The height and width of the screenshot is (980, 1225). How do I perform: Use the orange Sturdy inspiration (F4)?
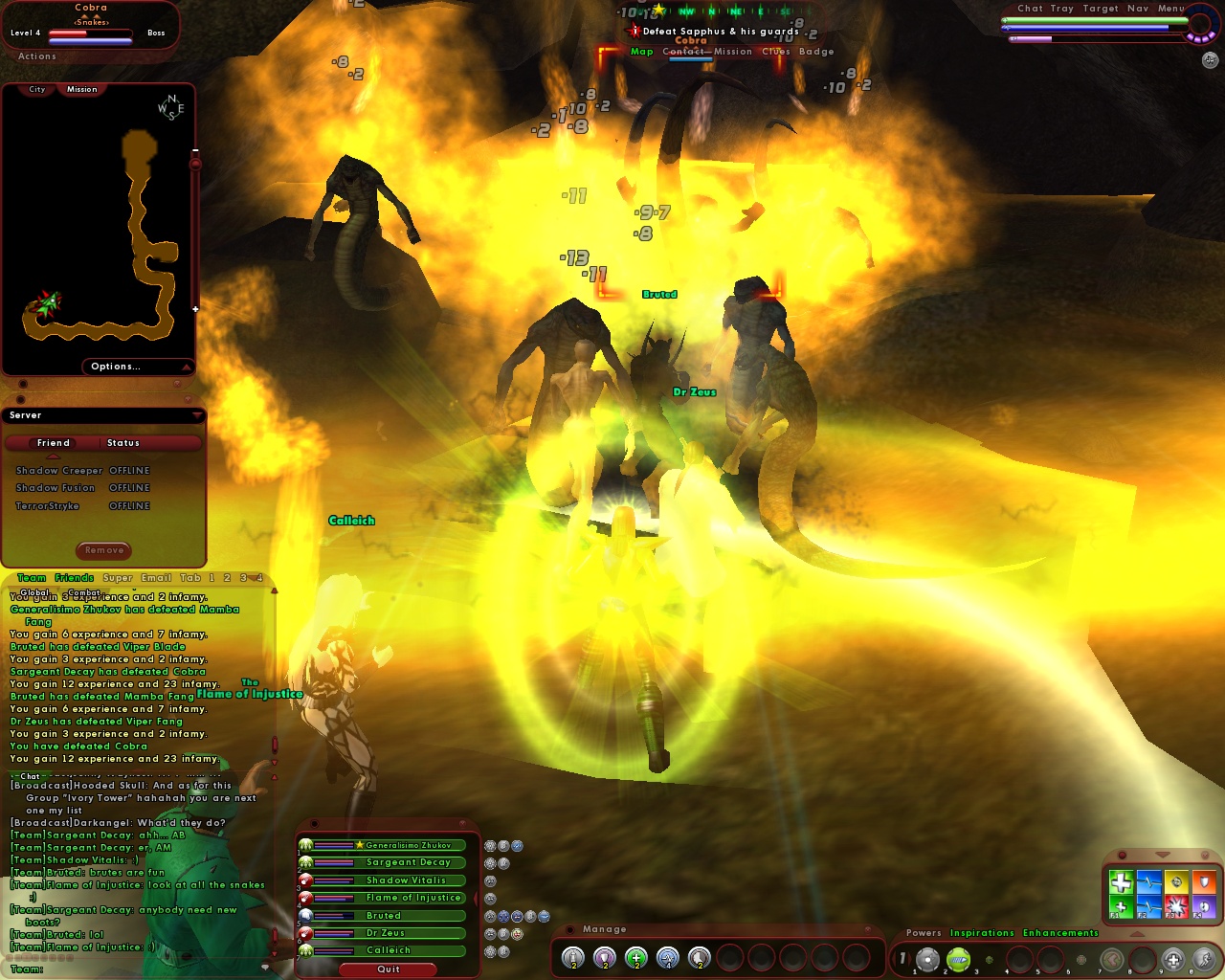tap(1204, 880)
